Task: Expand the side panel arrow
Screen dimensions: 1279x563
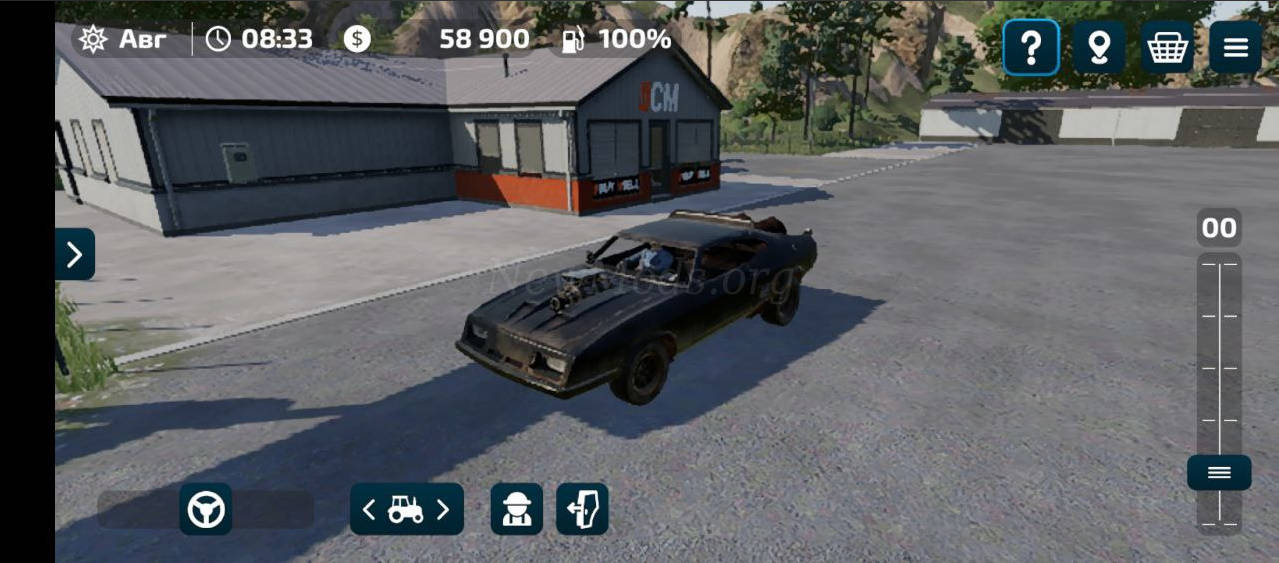Action: tap(75, 254)
